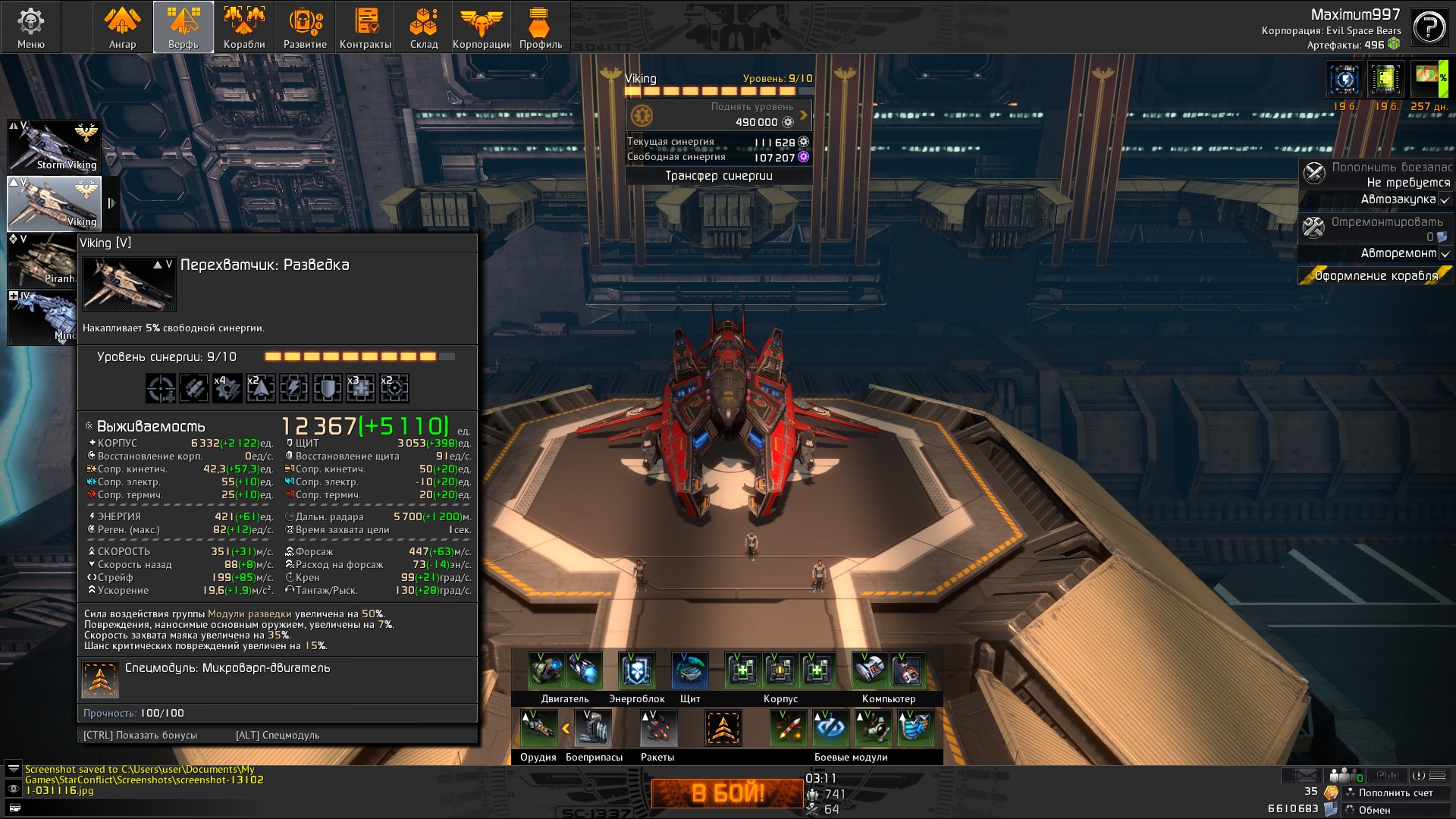
Task: Select the Storm Viking ship slot
Action: (54, 146)
